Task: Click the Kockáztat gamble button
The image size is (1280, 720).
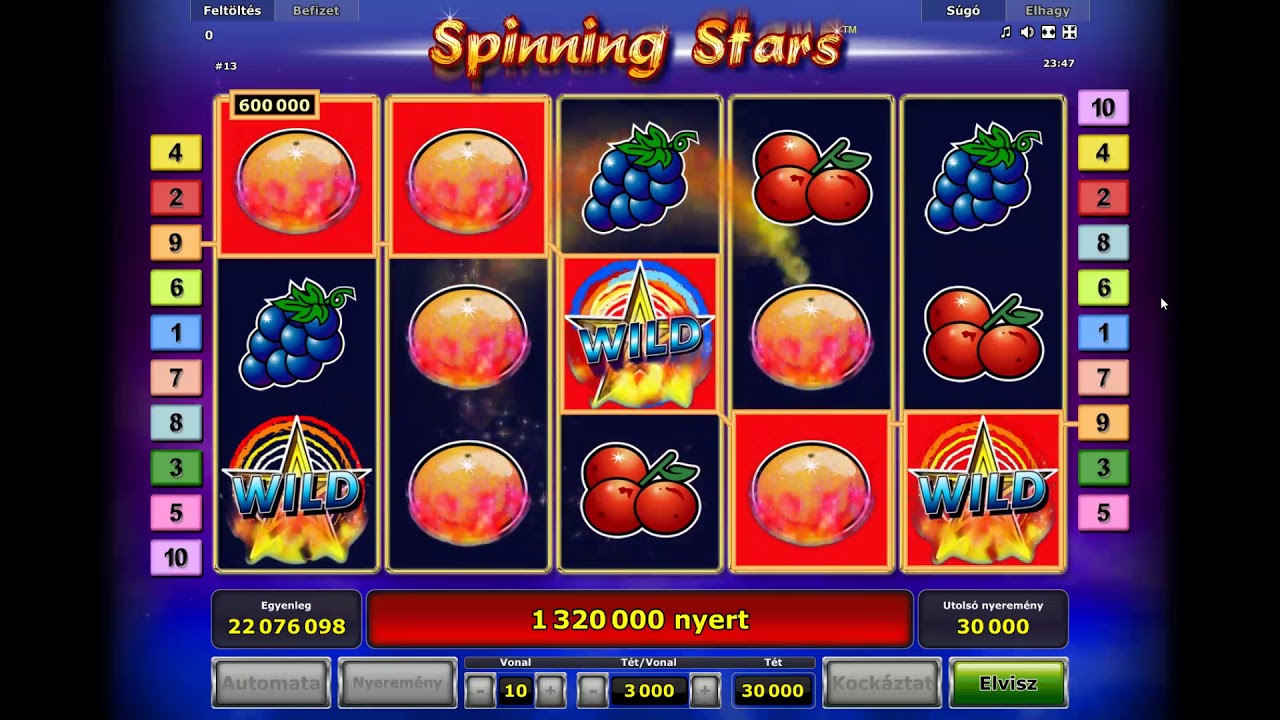Action: pos(882,684)
